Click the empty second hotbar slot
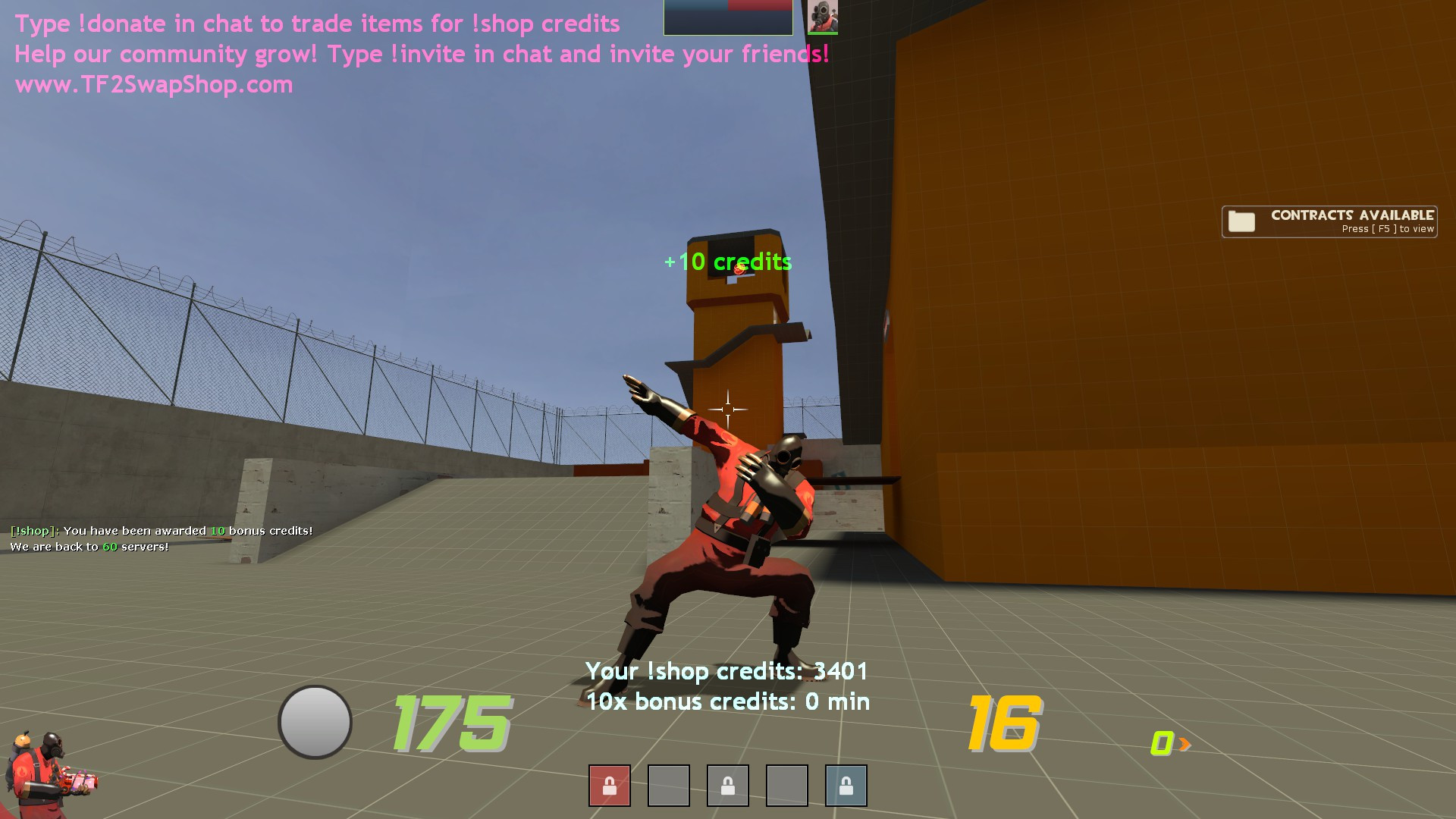Screen dimensions: 1456x819 (668, 786)
